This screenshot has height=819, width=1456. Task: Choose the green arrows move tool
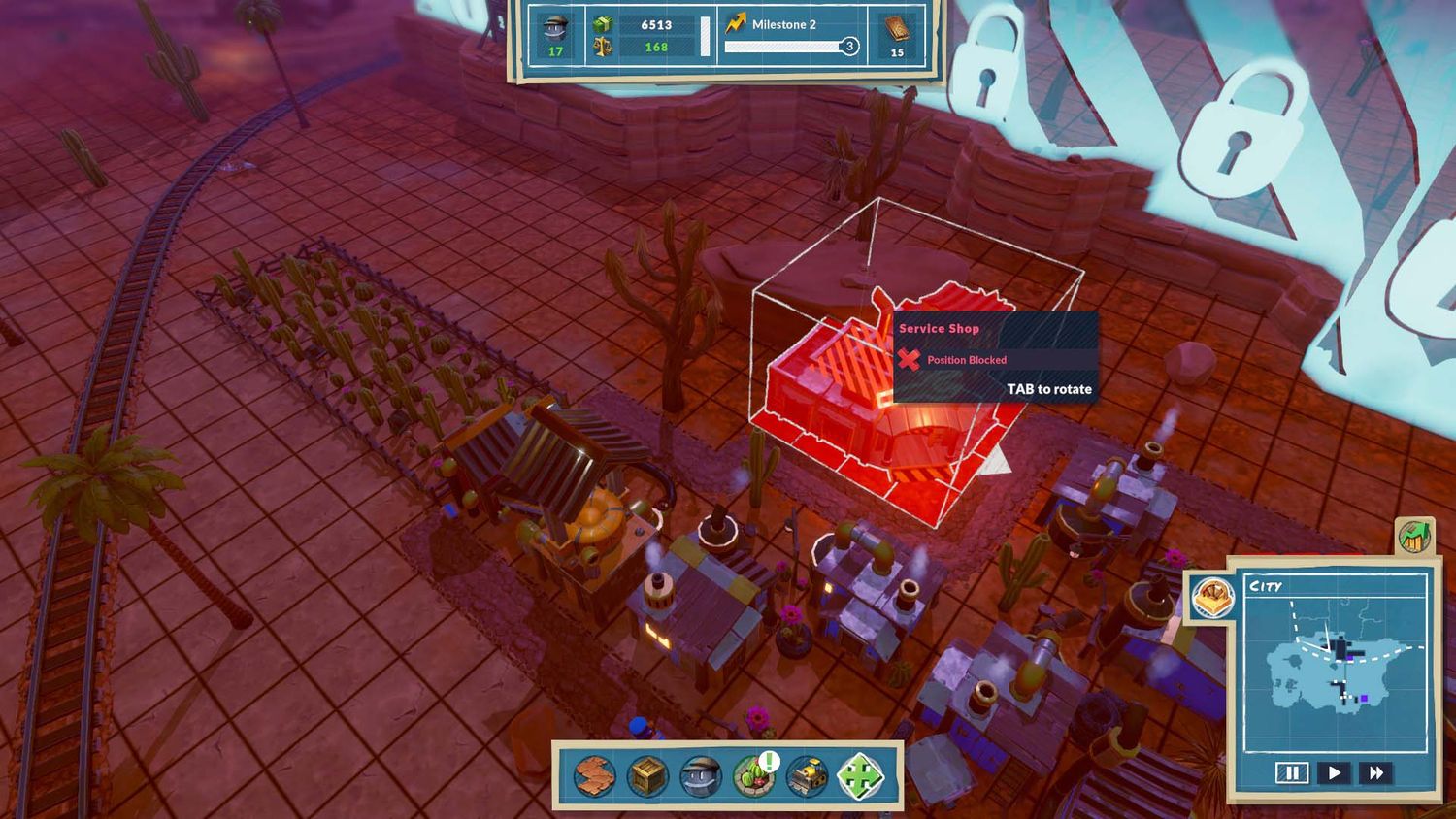pos(862,776)
